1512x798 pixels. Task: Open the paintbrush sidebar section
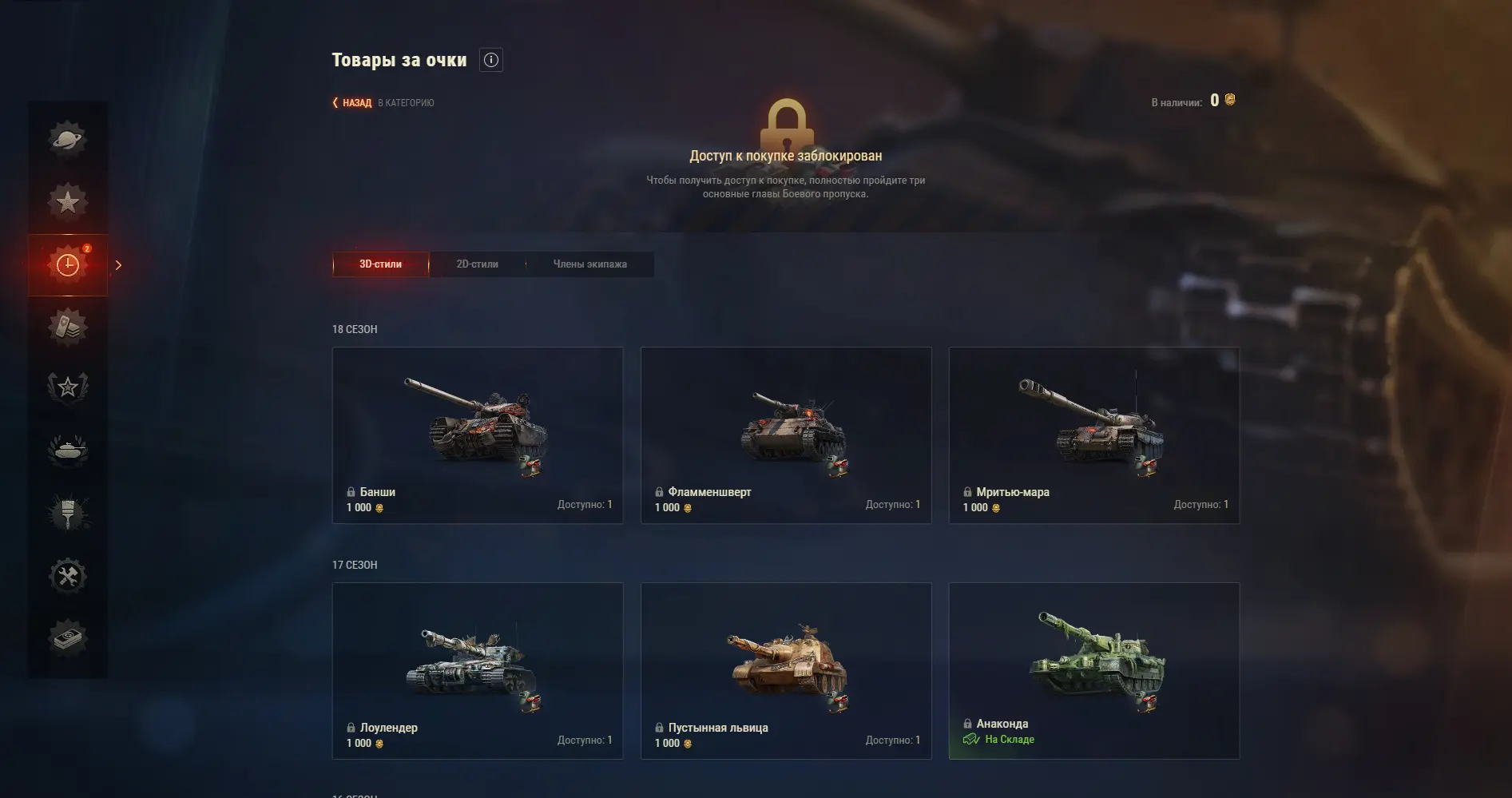click(68, 514)
